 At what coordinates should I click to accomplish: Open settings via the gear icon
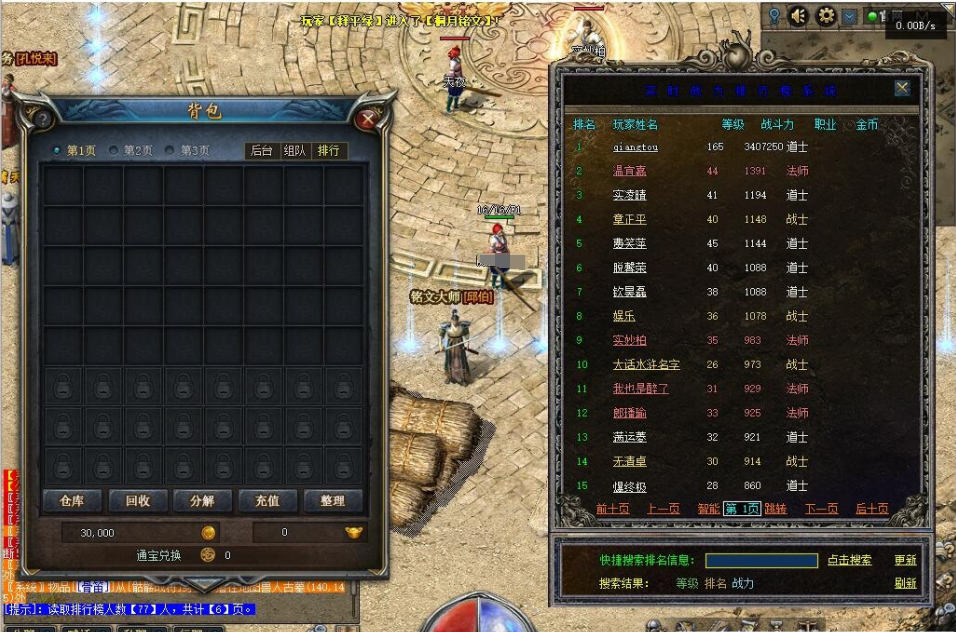tap(826, 16)
